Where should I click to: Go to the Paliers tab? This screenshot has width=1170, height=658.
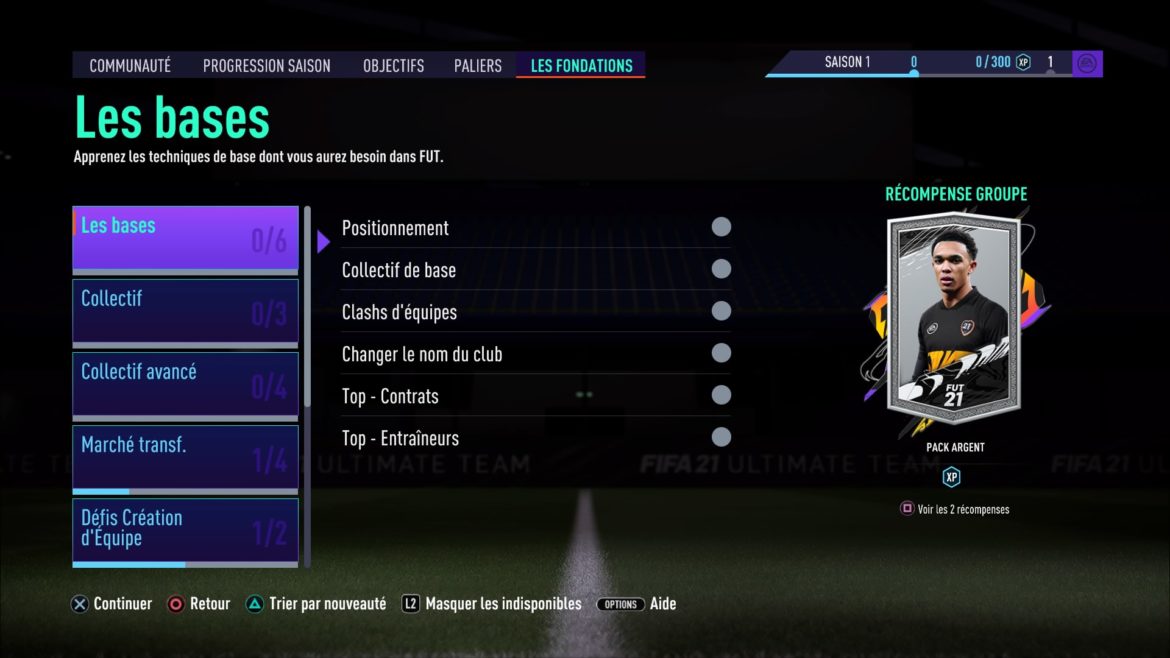click(477, 66)
